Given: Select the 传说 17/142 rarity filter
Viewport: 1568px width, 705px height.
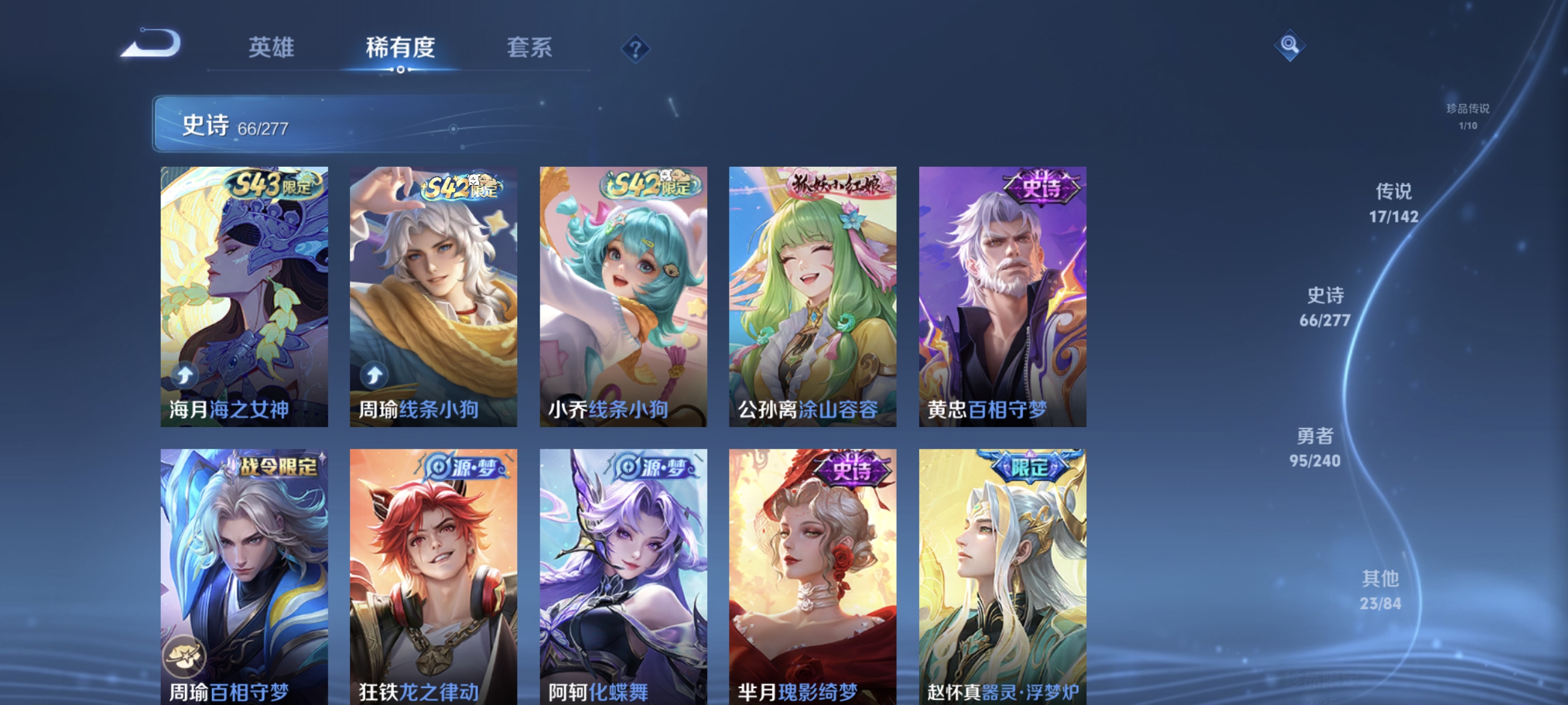Looking at the screenshot, I should [1394, 203].
